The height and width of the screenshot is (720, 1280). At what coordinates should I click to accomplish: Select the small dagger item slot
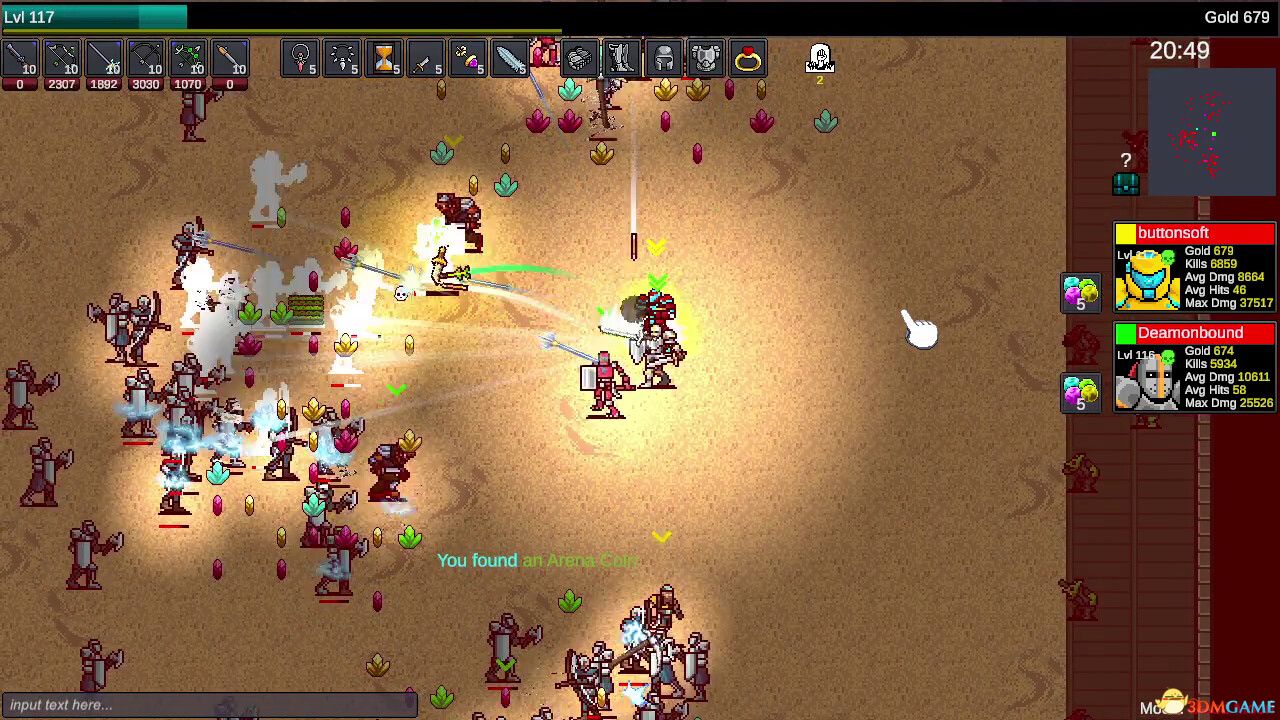(426, 60)
